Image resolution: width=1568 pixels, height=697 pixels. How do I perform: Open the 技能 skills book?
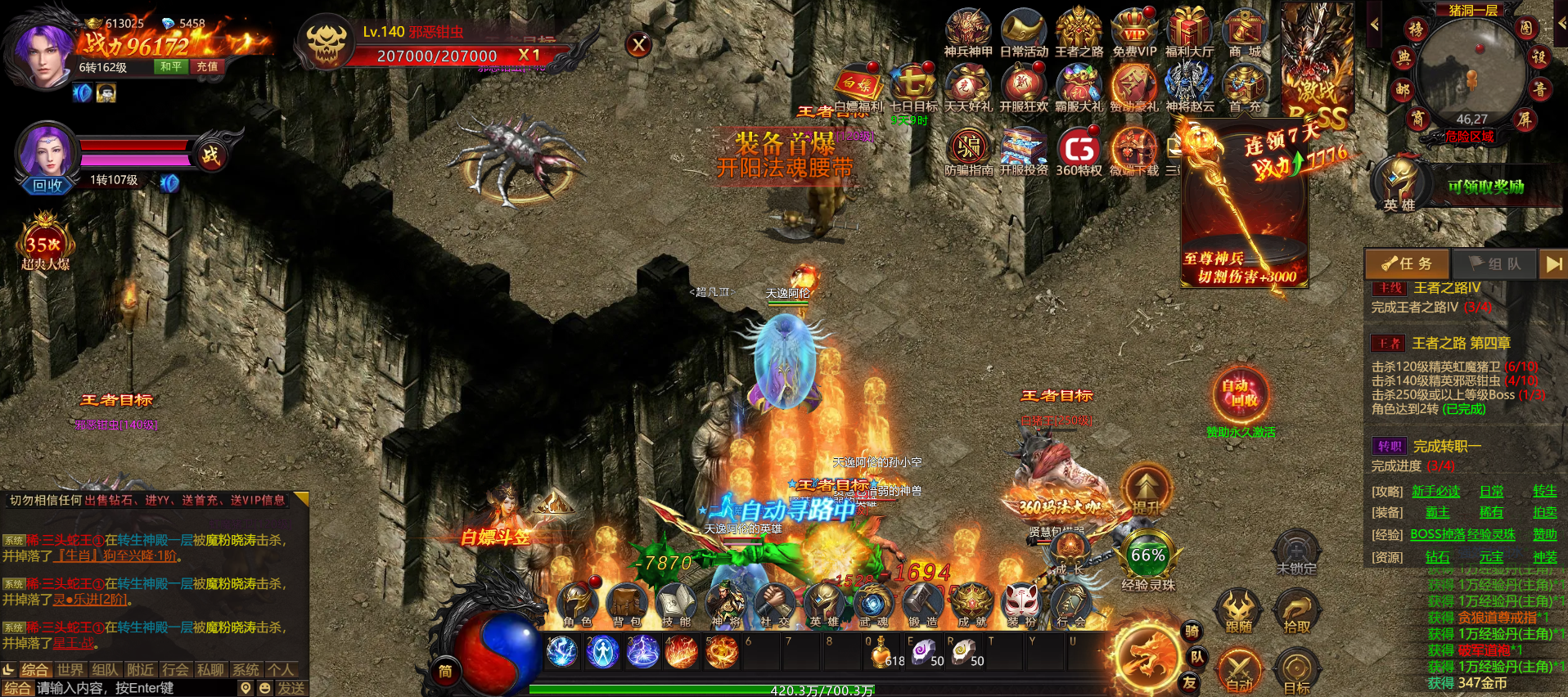(x=676, y=605)
